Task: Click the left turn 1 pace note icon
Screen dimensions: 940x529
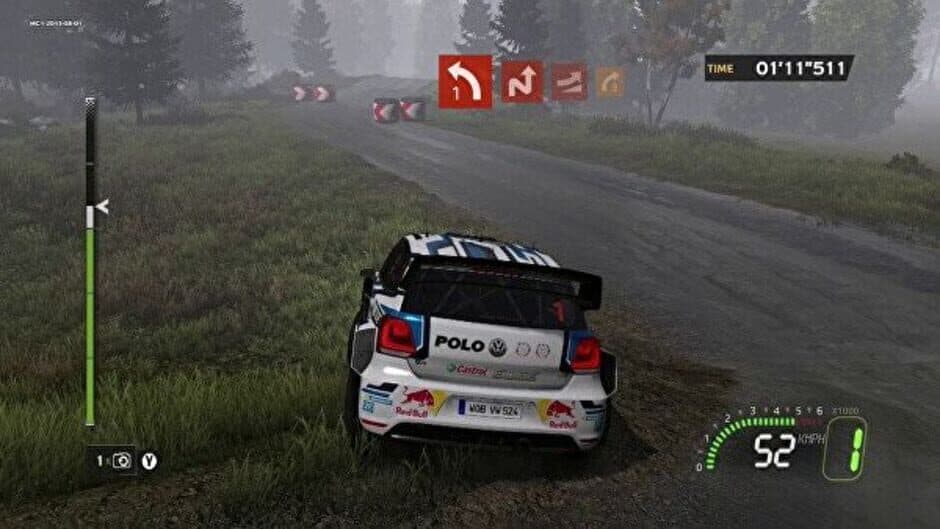Action: (x=465, y=81)
